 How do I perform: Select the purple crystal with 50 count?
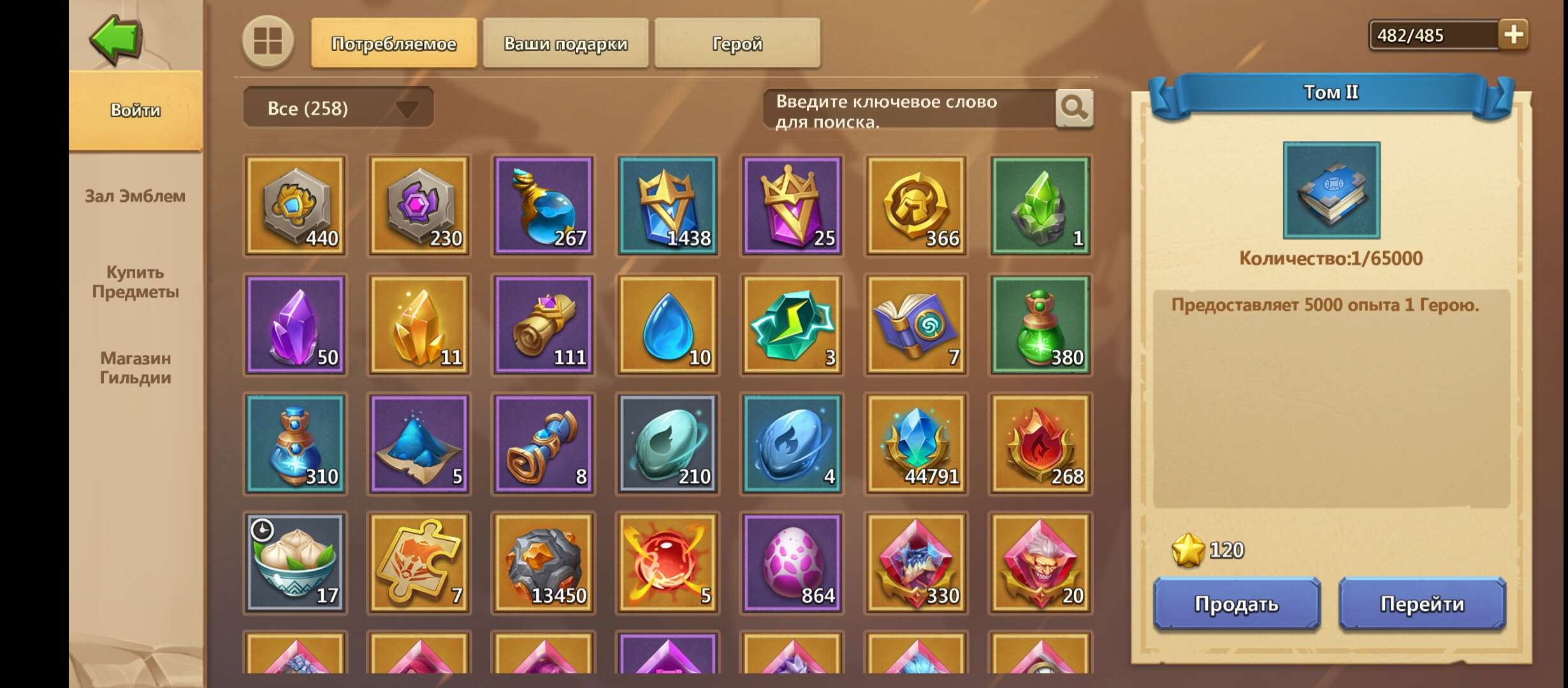click(x=295, y=325)
